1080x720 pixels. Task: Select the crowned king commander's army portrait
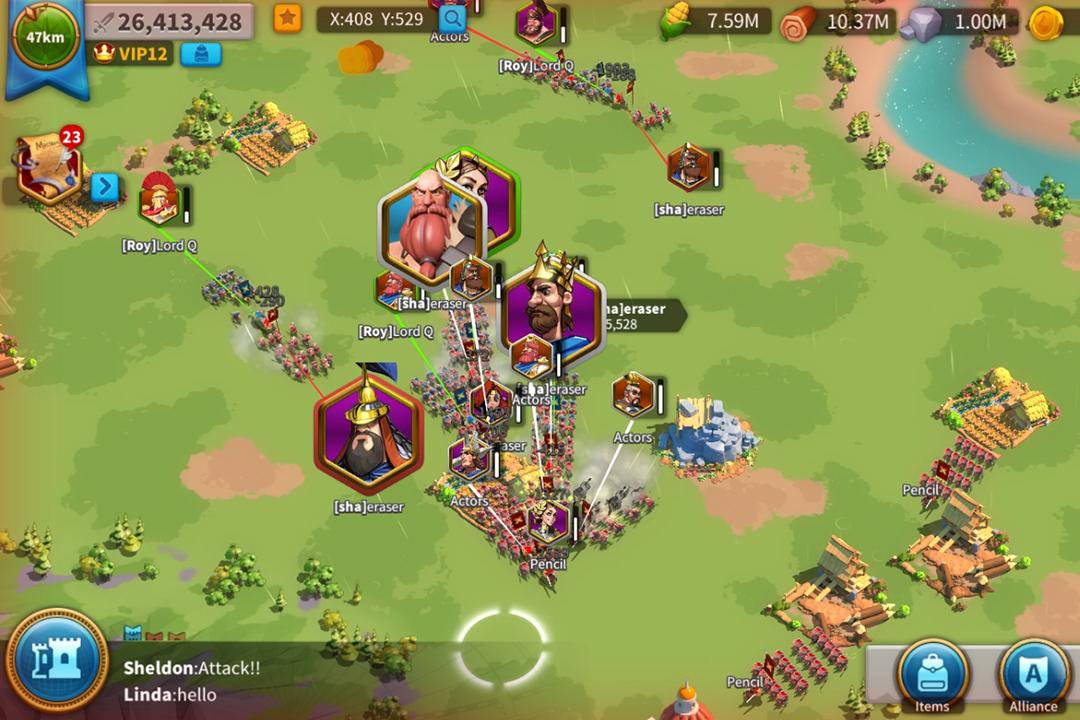point(552,305)
